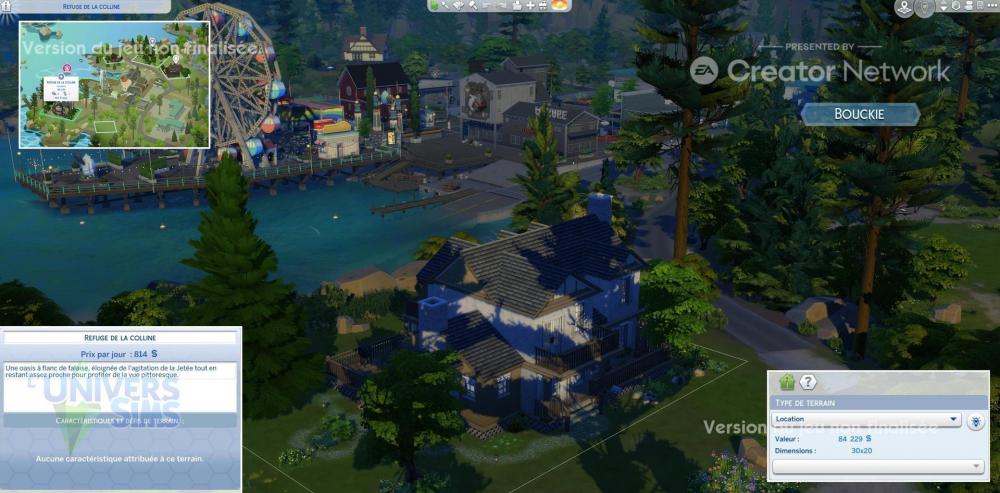
Task: Open the Location lot type dropdown
Action: (866, 420)
